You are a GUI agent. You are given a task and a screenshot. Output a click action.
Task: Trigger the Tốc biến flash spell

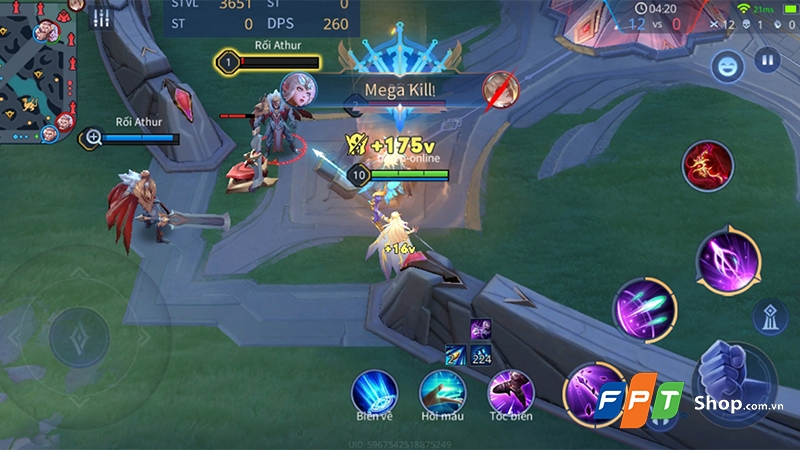(510, 392)
